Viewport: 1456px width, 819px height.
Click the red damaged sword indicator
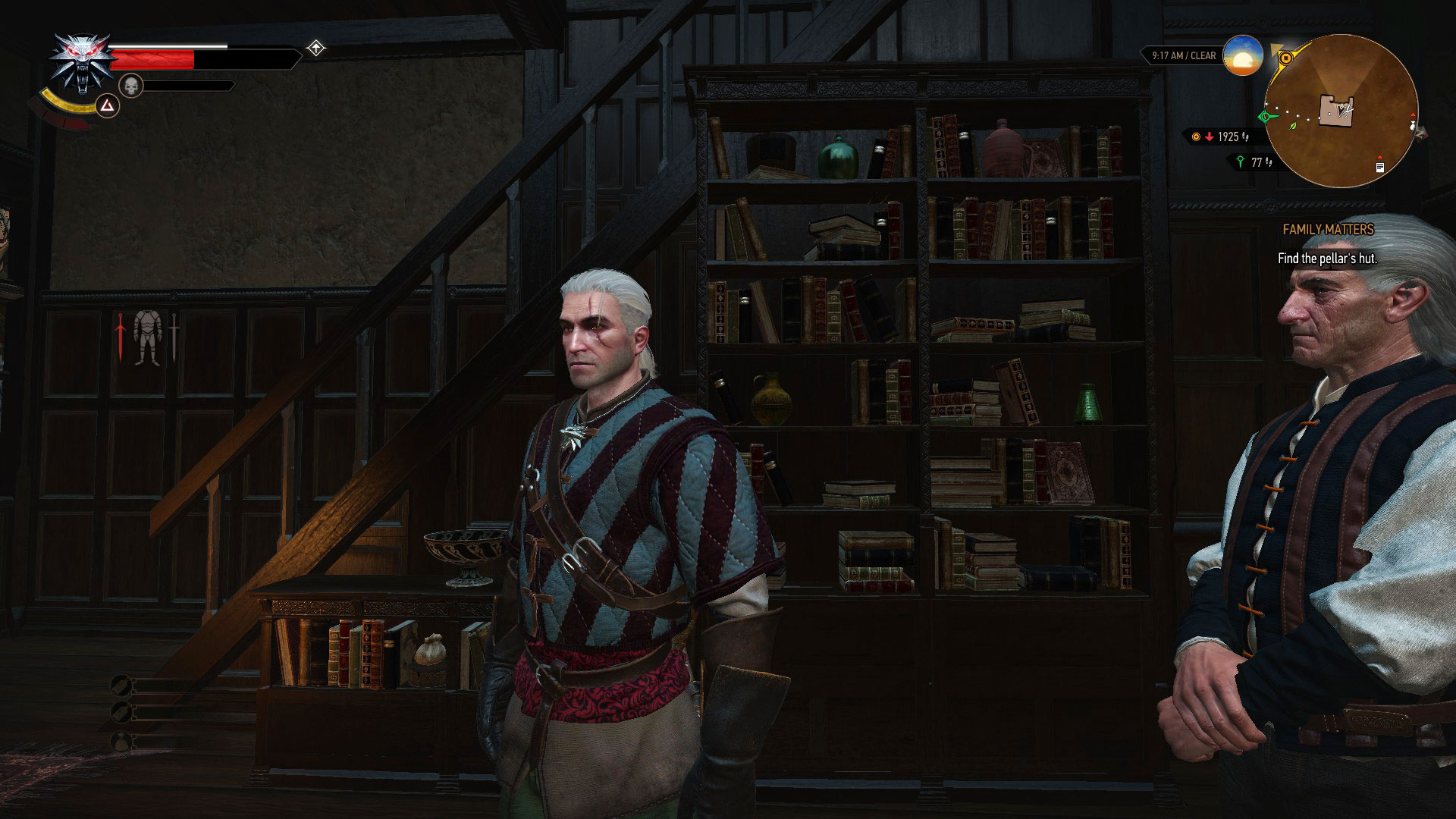(x=120, y=337)
